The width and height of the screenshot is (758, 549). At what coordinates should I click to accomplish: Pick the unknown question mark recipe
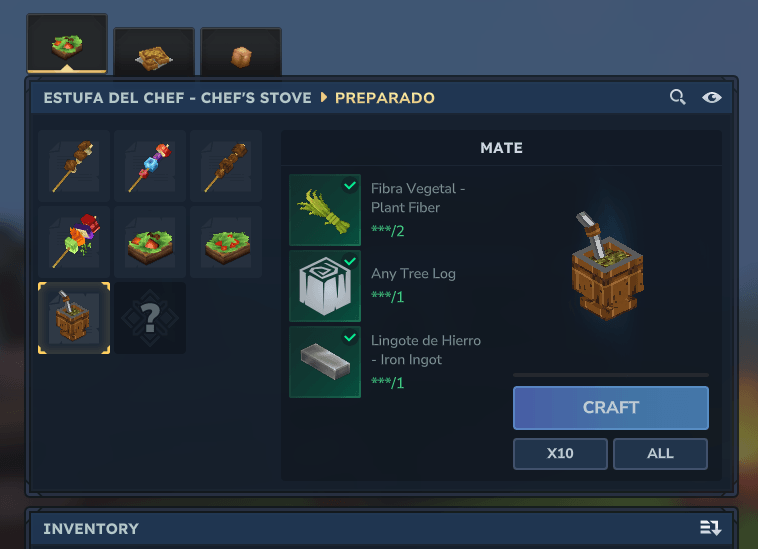pyautogui.click(x=150, y=317)
